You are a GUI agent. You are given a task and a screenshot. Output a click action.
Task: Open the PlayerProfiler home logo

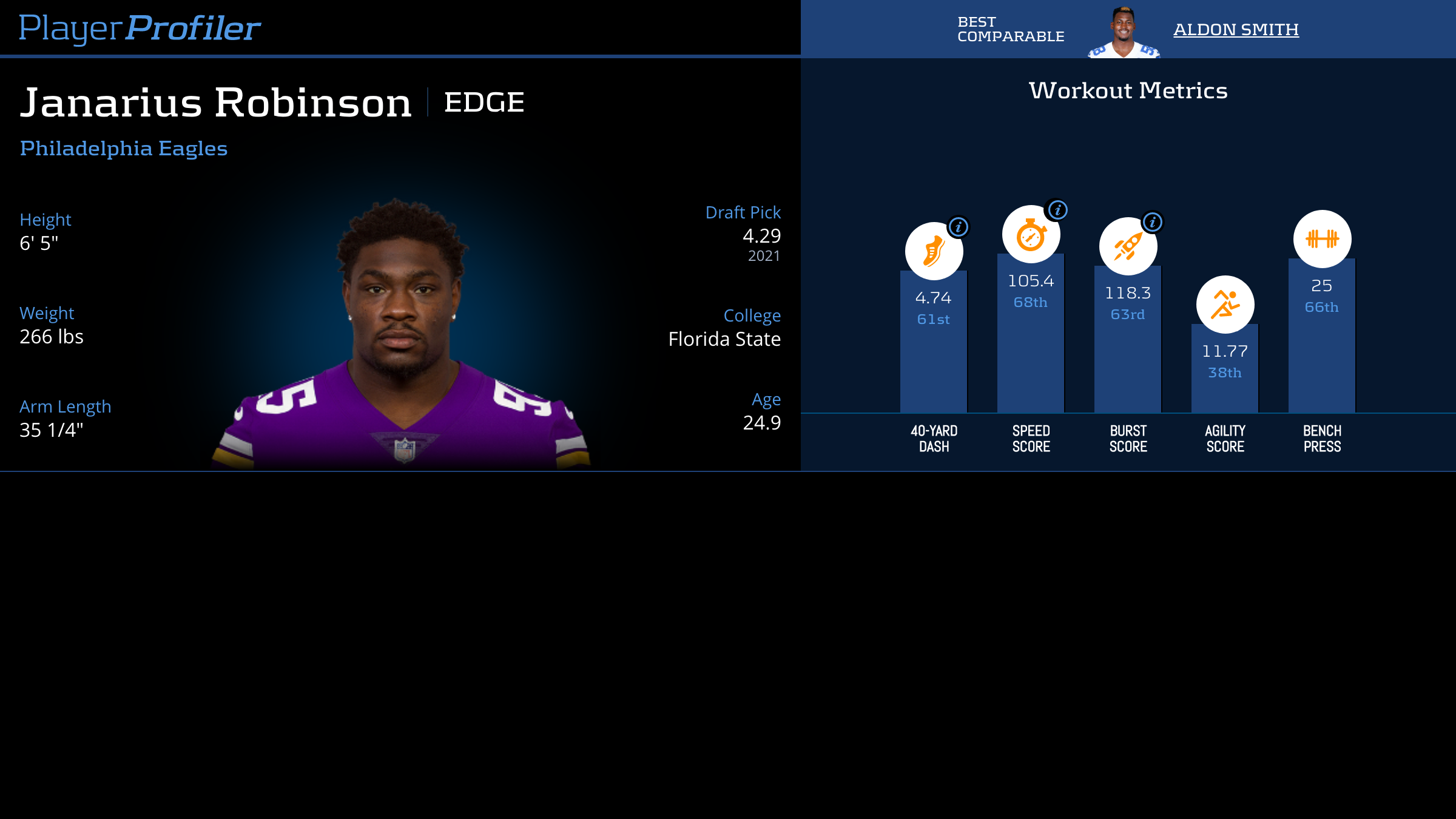[140, 28]
